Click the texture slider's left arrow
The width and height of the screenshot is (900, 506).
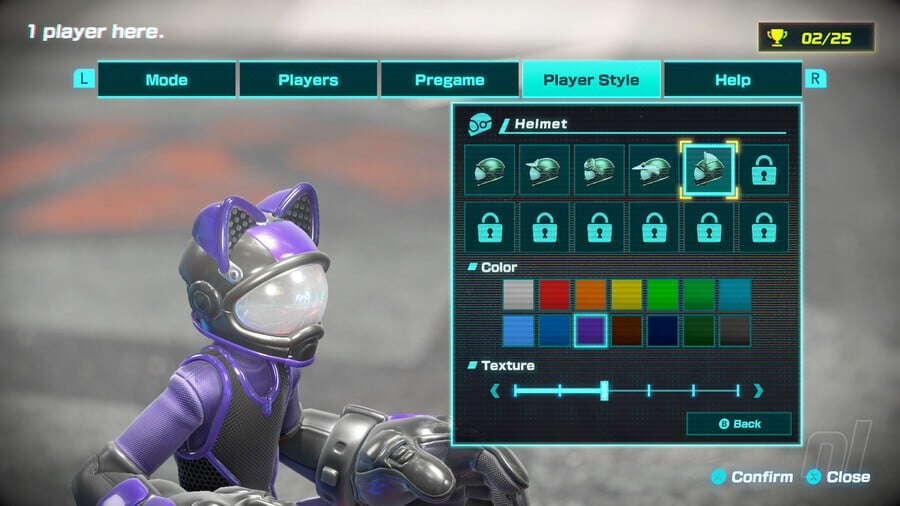[x=496, y=391]
